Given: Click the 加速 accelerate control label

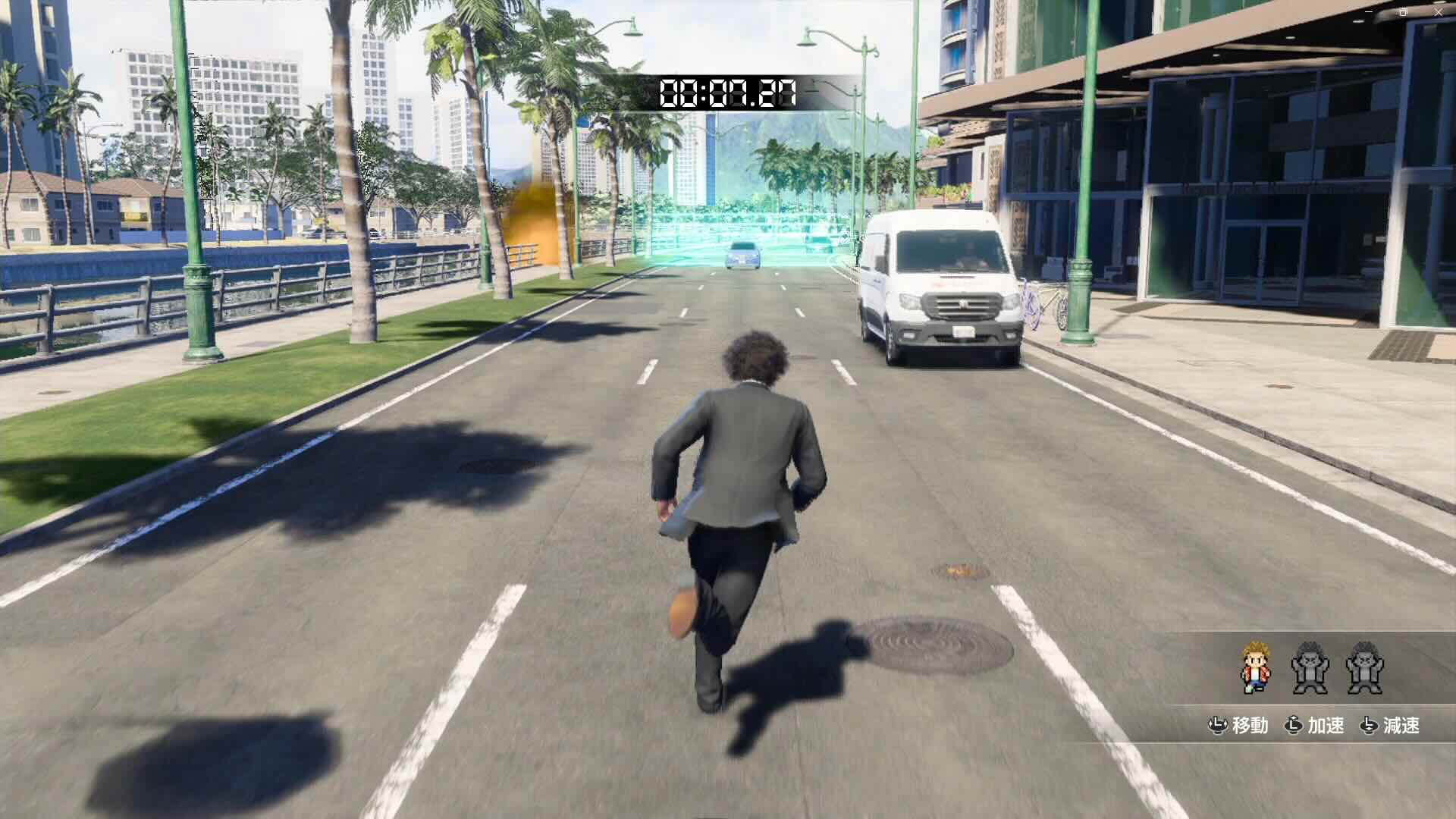Looking at the screenshot, I should pyautogui.click(x=1326, y=726).
